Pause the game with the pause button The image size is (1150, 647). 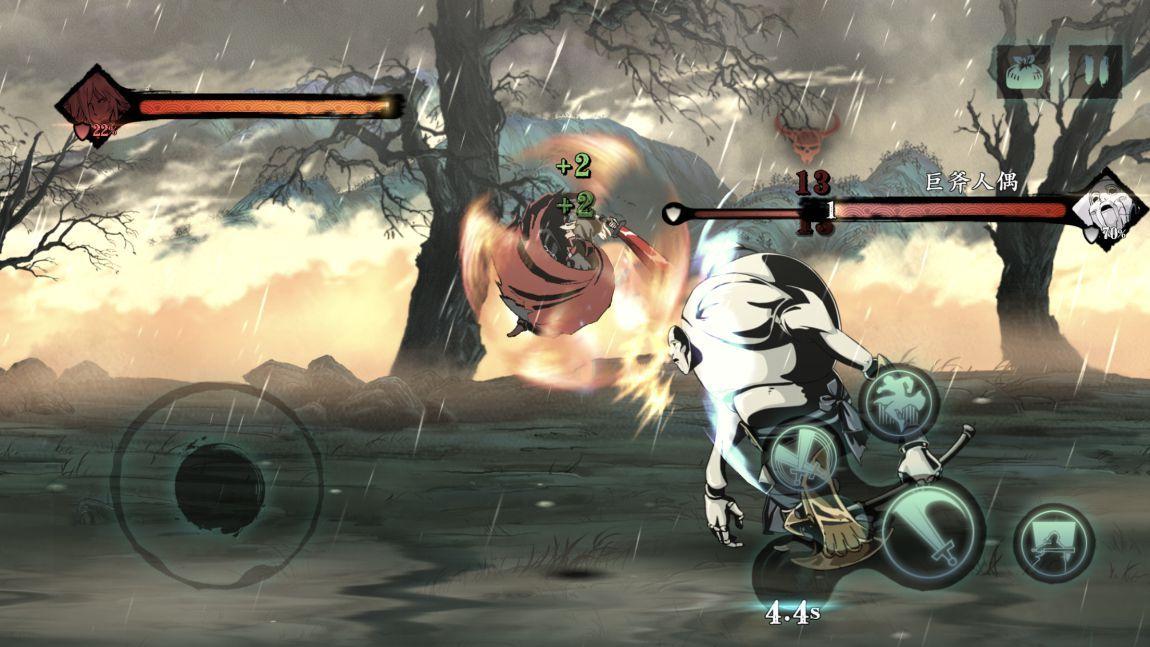pyautogui.click(x=1095, y=72)
